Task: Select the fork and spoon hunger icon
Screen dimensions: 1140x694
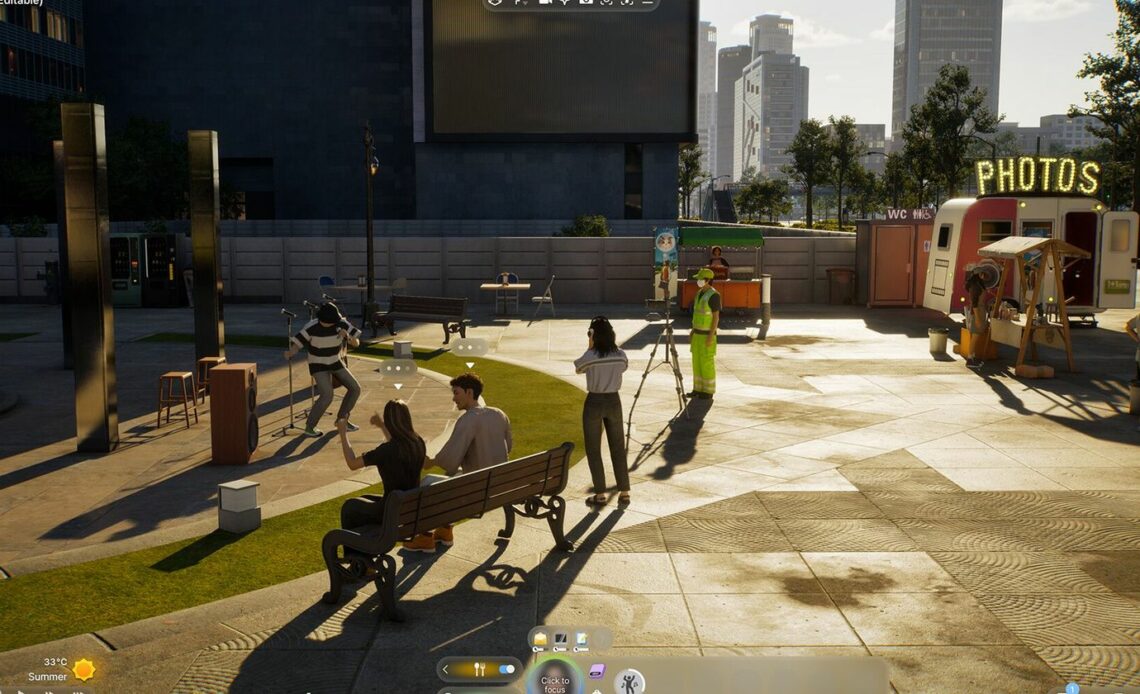Action: pyautogui.click(x=479, y=669)
